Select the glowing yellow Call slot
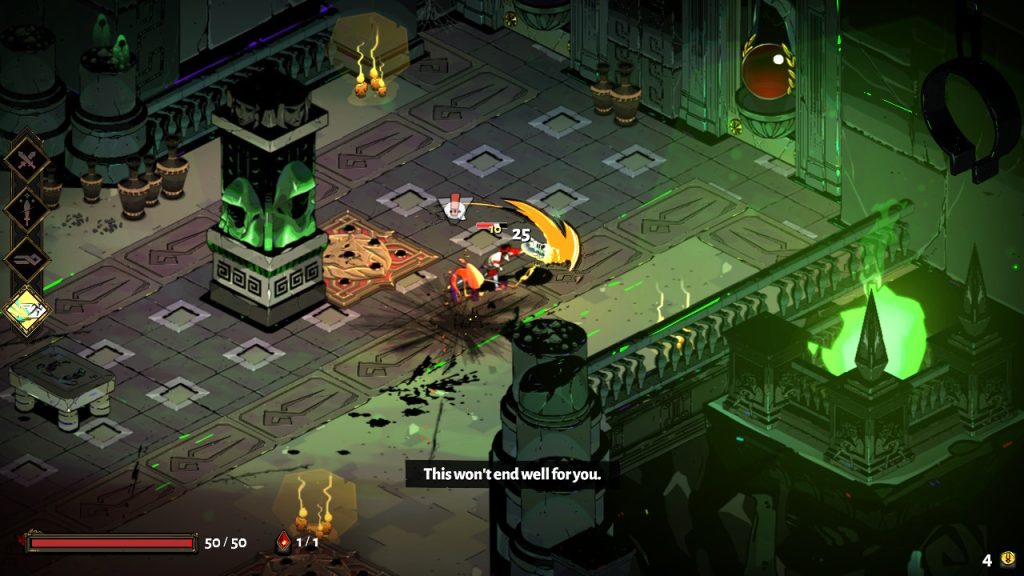The width and height of the screenshot is (1024, 576). click(x=27, y=308)
